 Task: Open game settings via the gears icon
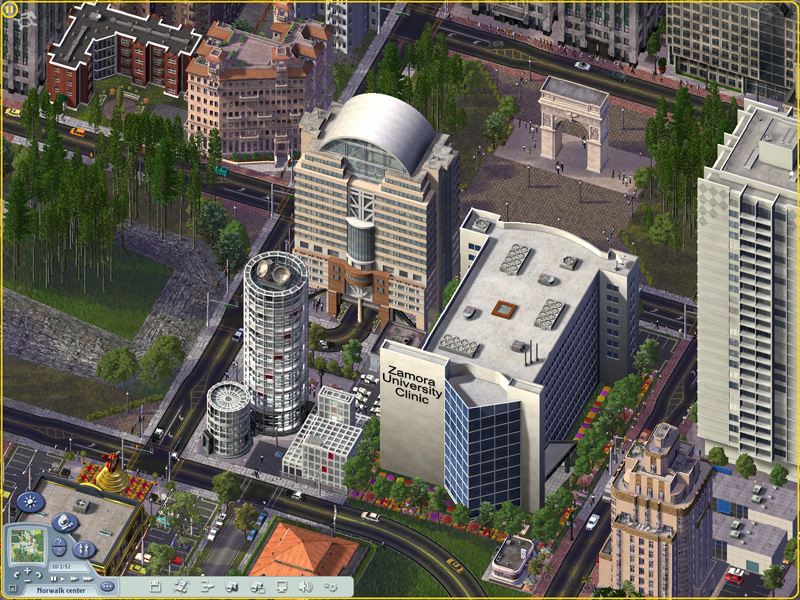pyautogui.click(x=331, y=586)
